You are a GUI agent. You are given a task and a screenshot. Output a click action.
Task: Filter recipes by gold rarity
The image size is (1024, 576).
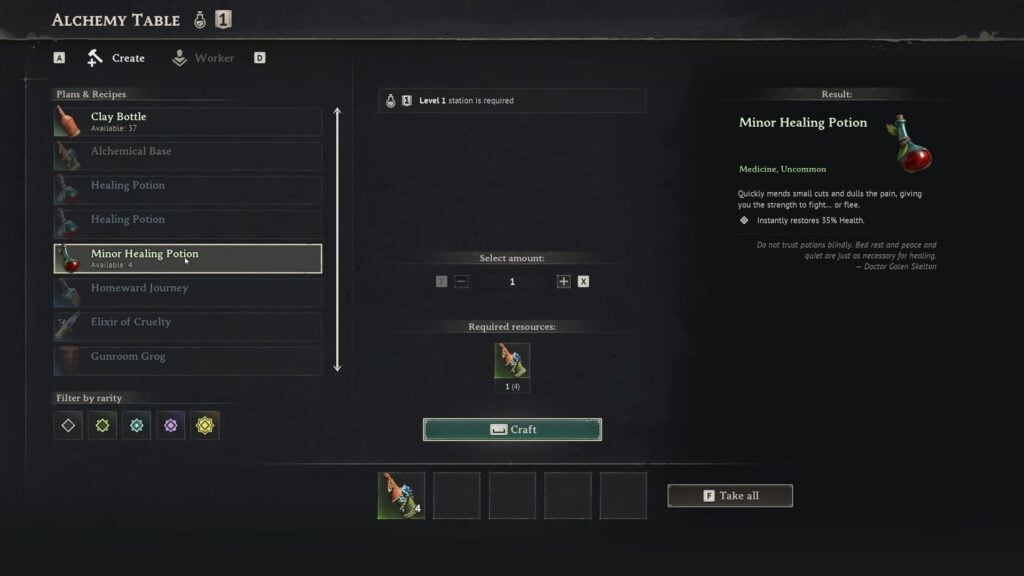tap(205, 425)
